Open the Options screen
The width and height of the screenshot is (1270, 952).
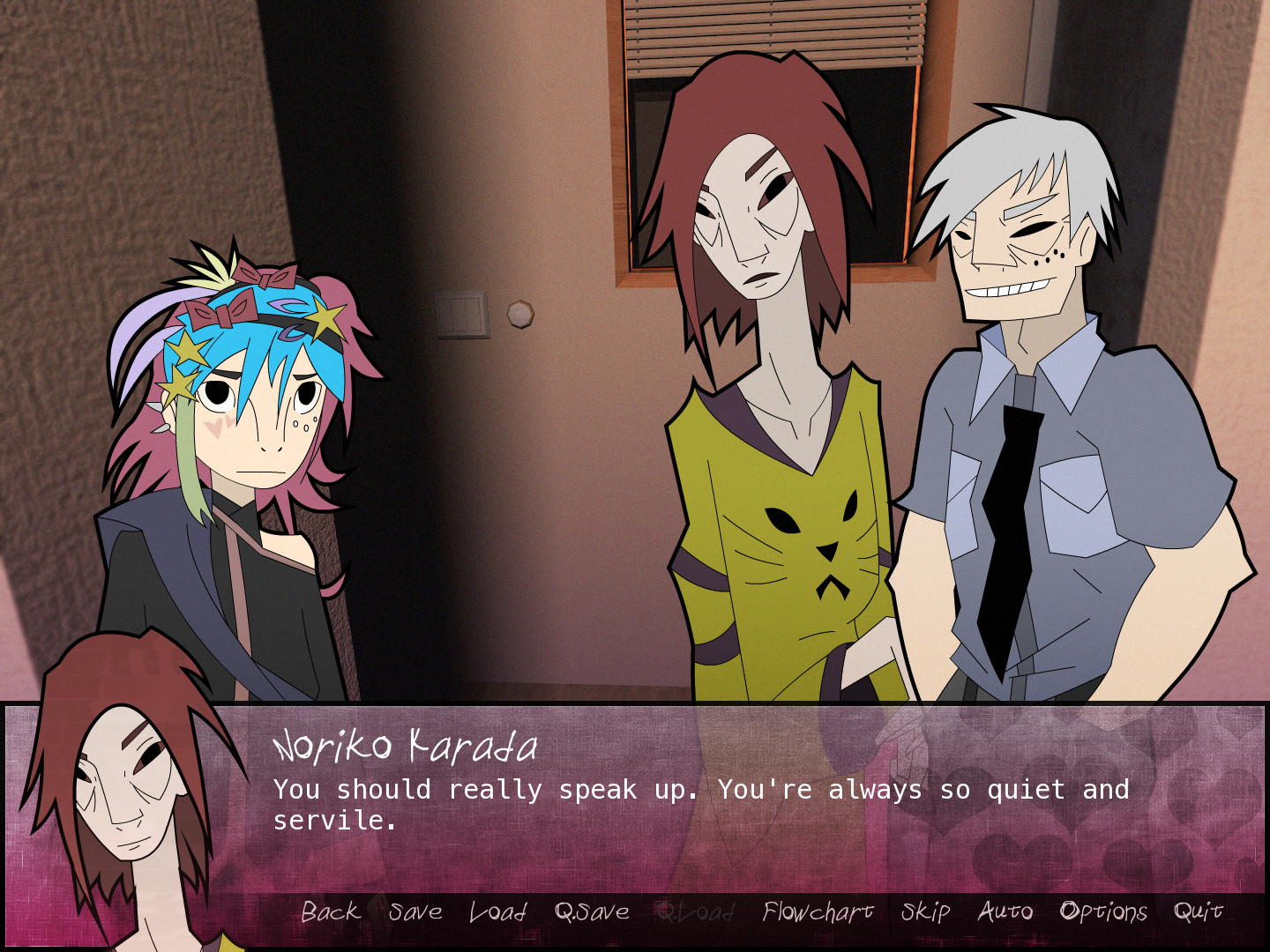tap(1103, 912)
